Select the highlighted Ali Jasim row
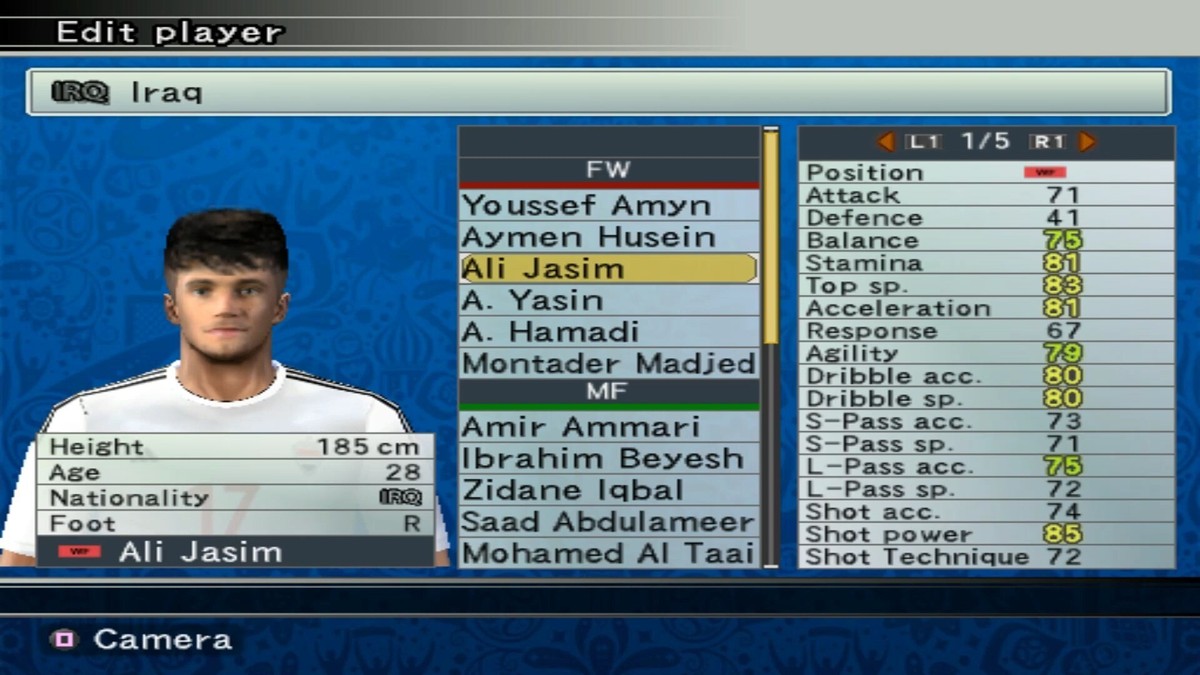1200x675 pixels. (608, 269)
